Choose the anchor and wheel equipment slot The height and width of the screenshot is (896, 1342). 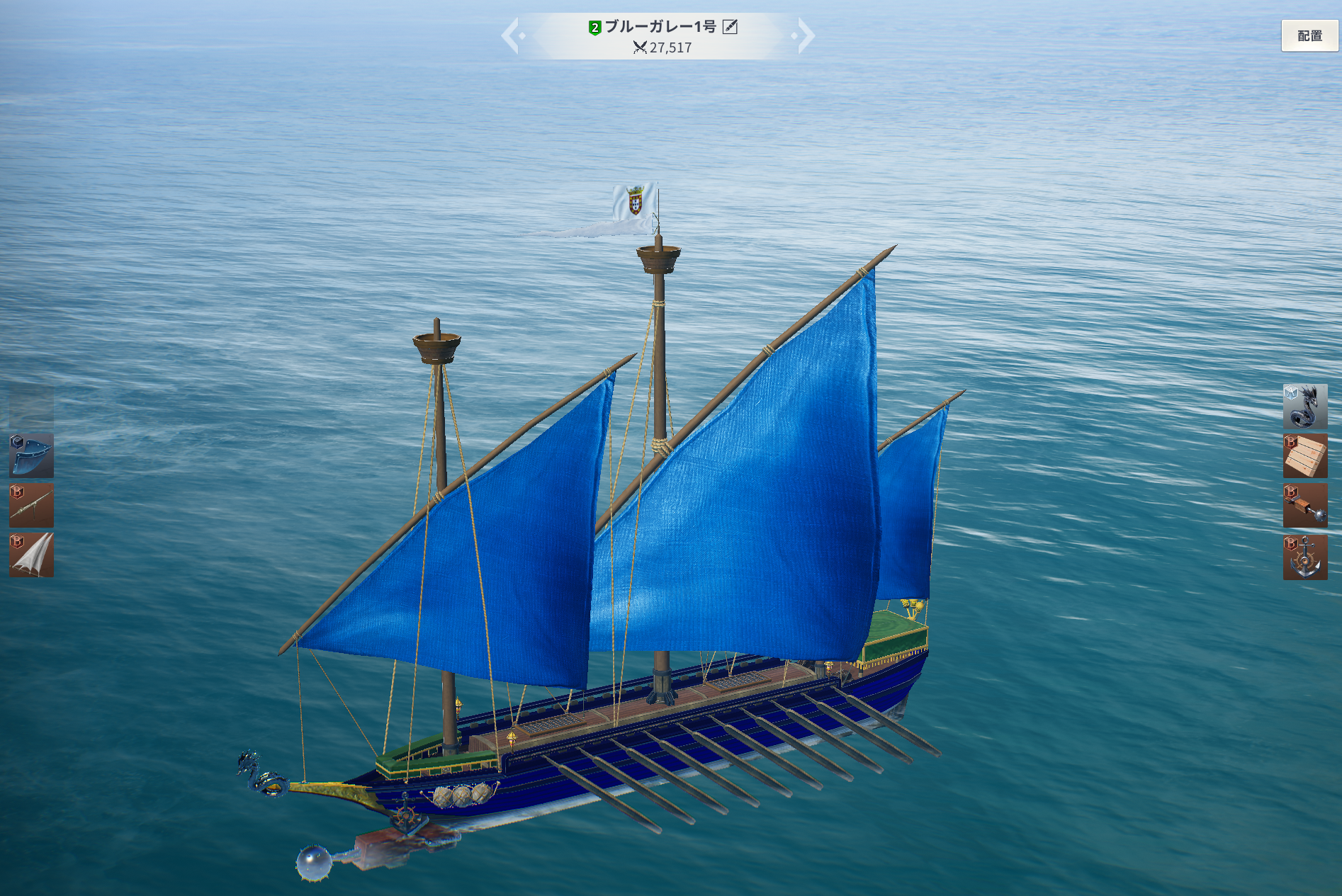pos(1304,557)
